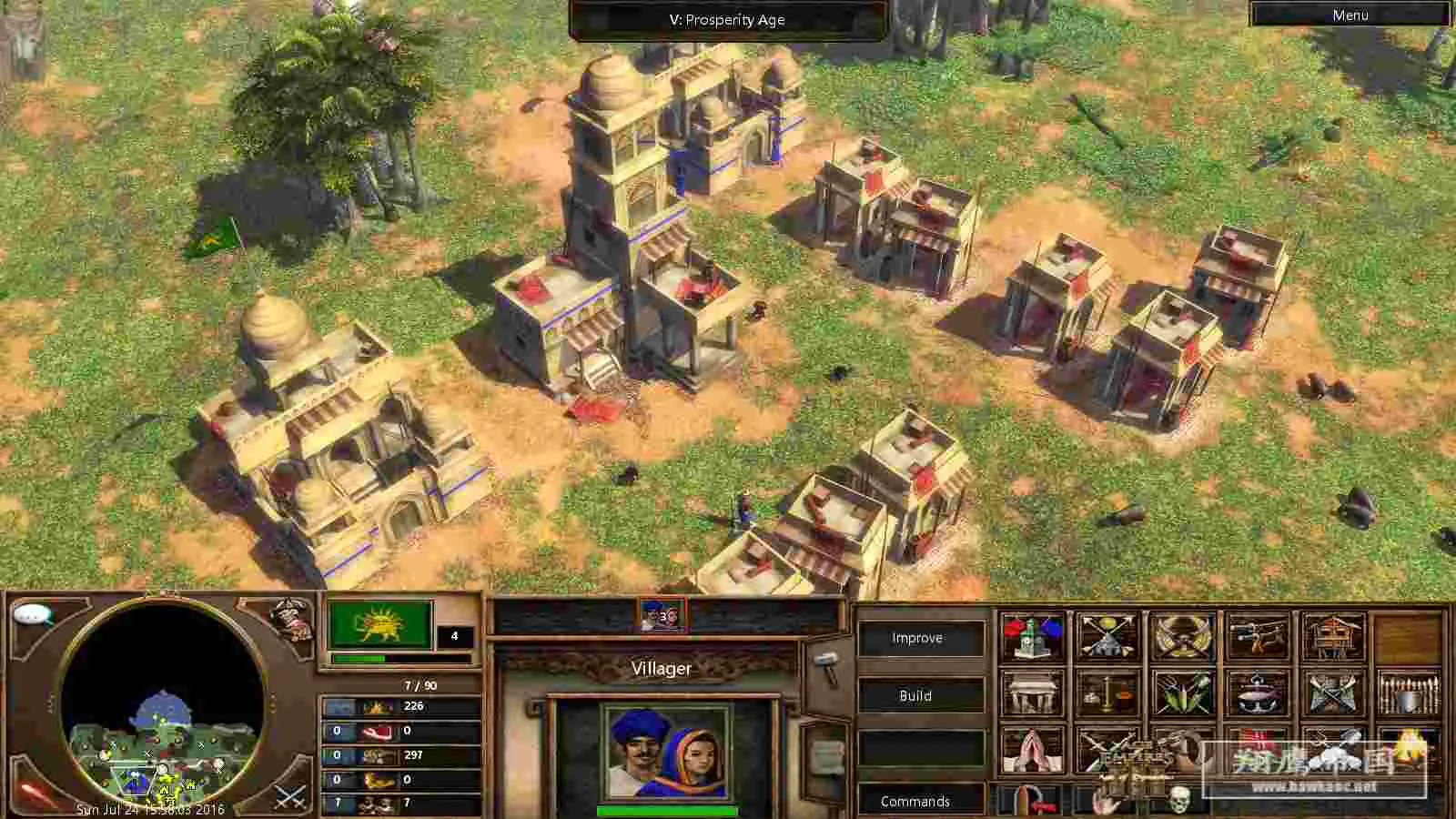Select the wooden Trading Post build icon
1456x819 pixels.
pos(1334,635)
